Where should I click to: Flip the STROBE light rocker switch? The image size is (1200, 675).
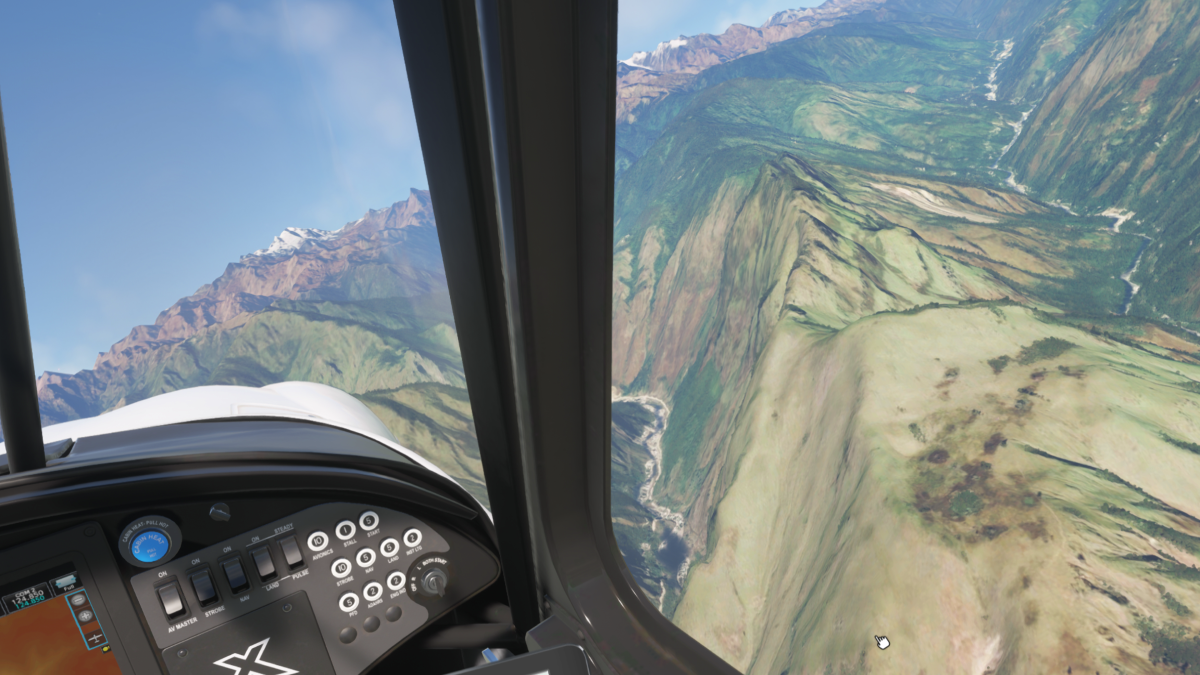pyautogui.click(x=204, y=586)
